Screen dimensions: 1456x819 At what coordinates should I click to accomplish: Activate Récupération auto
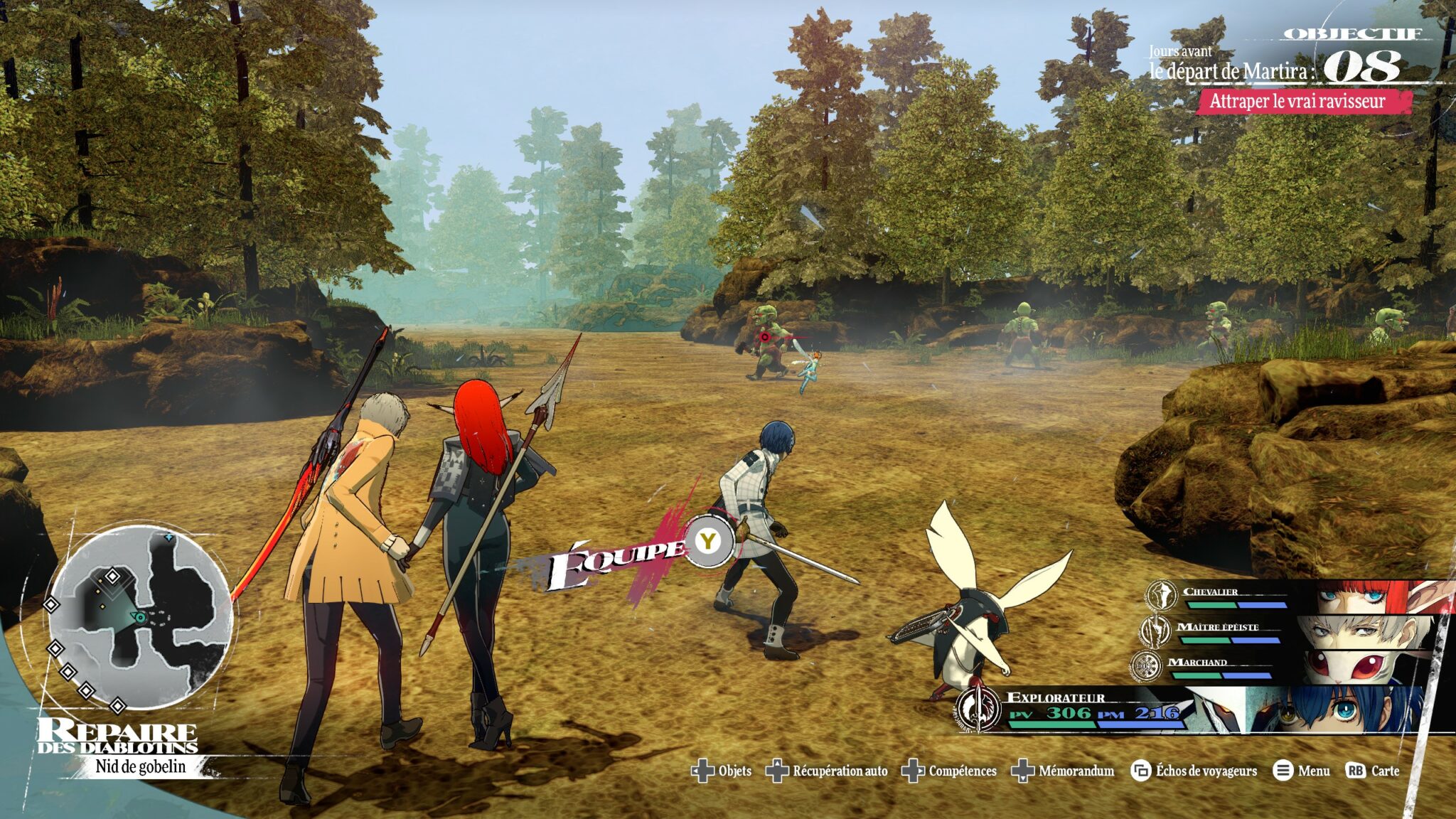(827, 771)
